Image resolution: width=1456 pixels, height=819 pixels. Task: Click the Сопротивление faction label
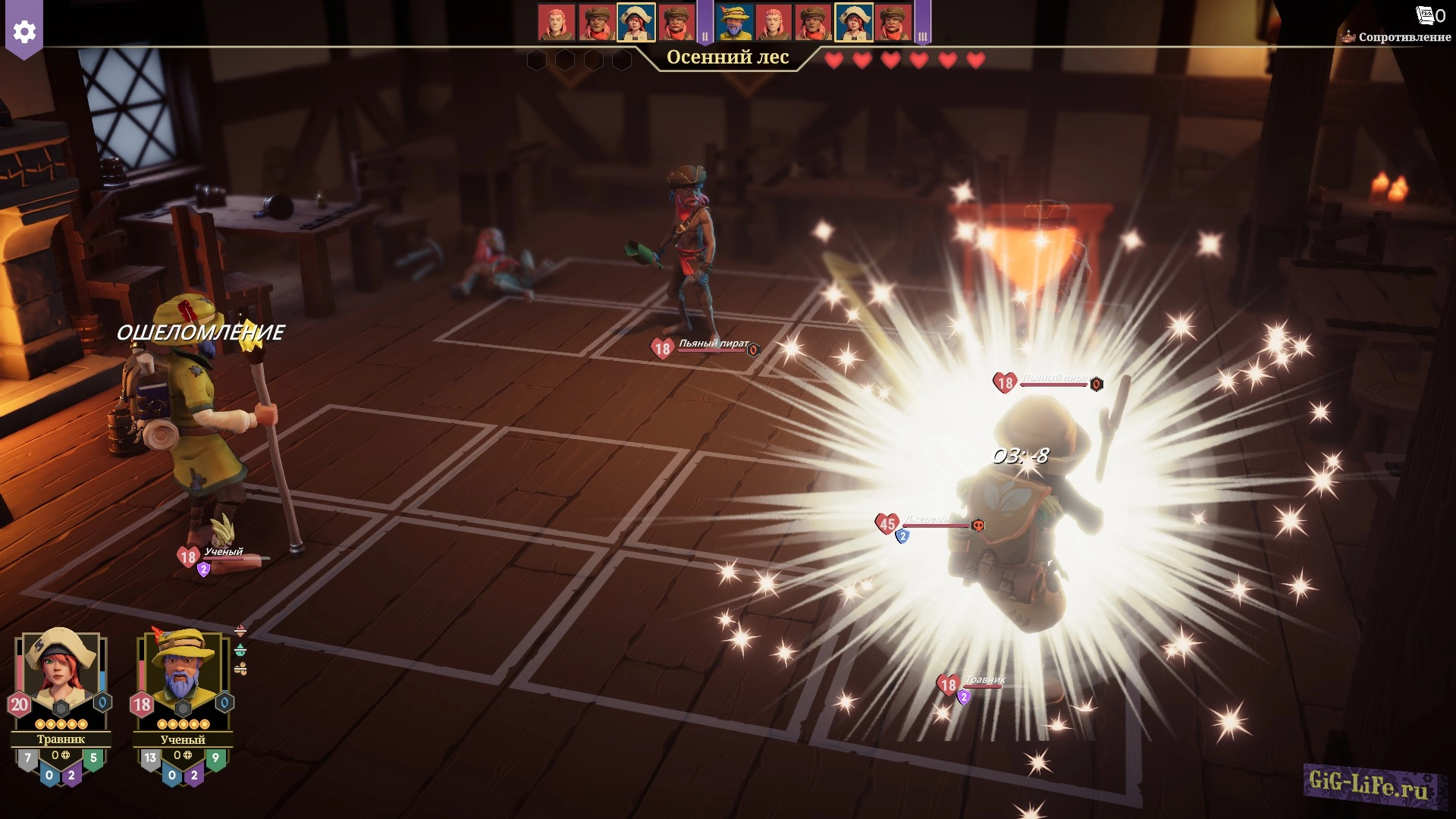point(1404,37)
